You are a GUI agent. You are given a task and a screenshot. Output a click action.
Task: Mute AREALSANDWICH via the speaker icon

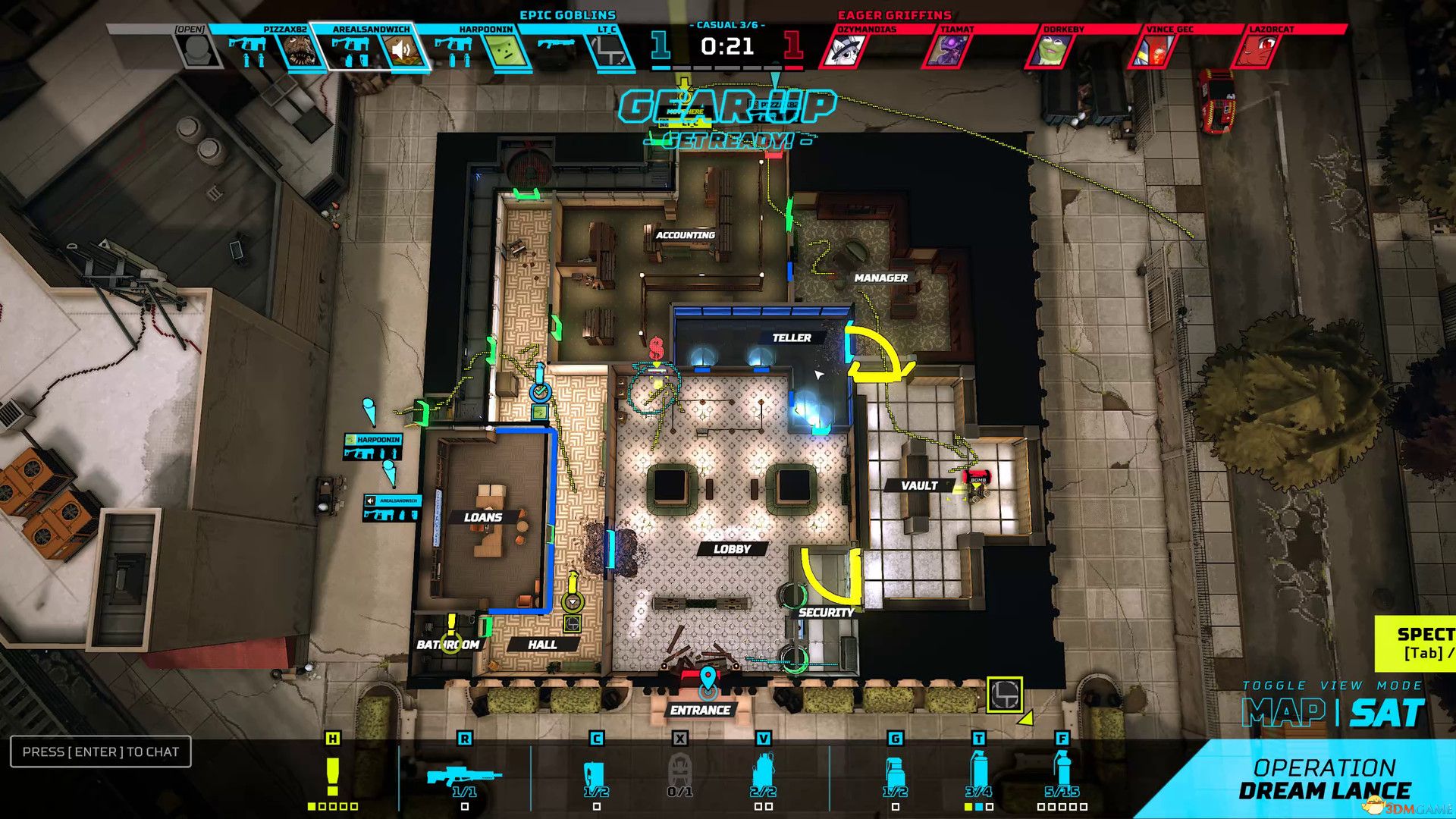point(400,50)
